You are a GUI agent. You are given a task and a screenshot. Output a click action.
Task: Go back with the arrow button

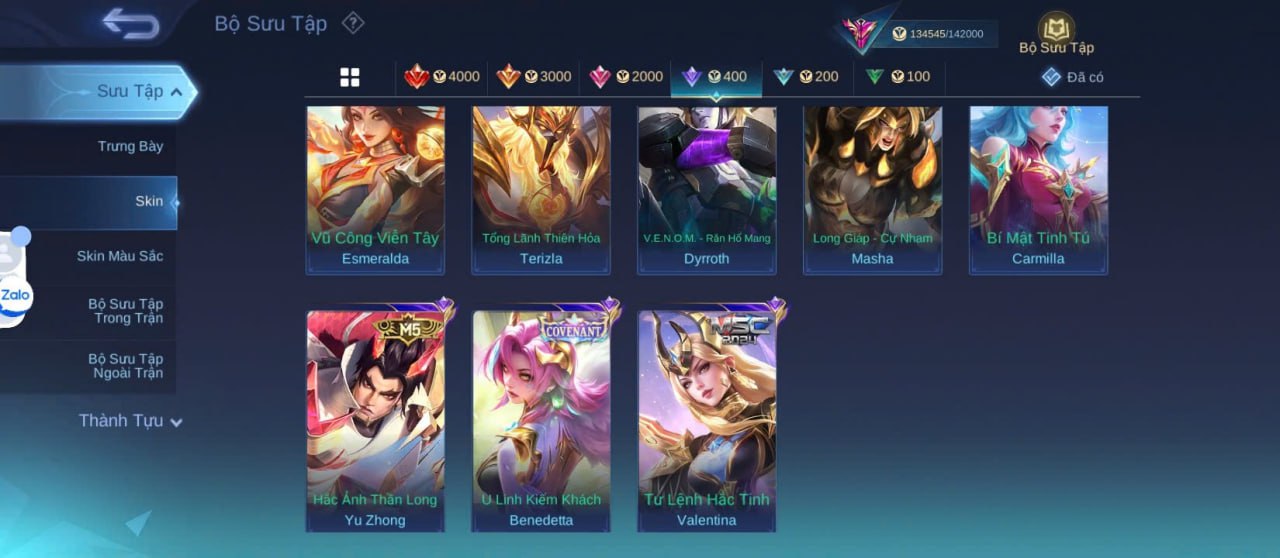131,24
